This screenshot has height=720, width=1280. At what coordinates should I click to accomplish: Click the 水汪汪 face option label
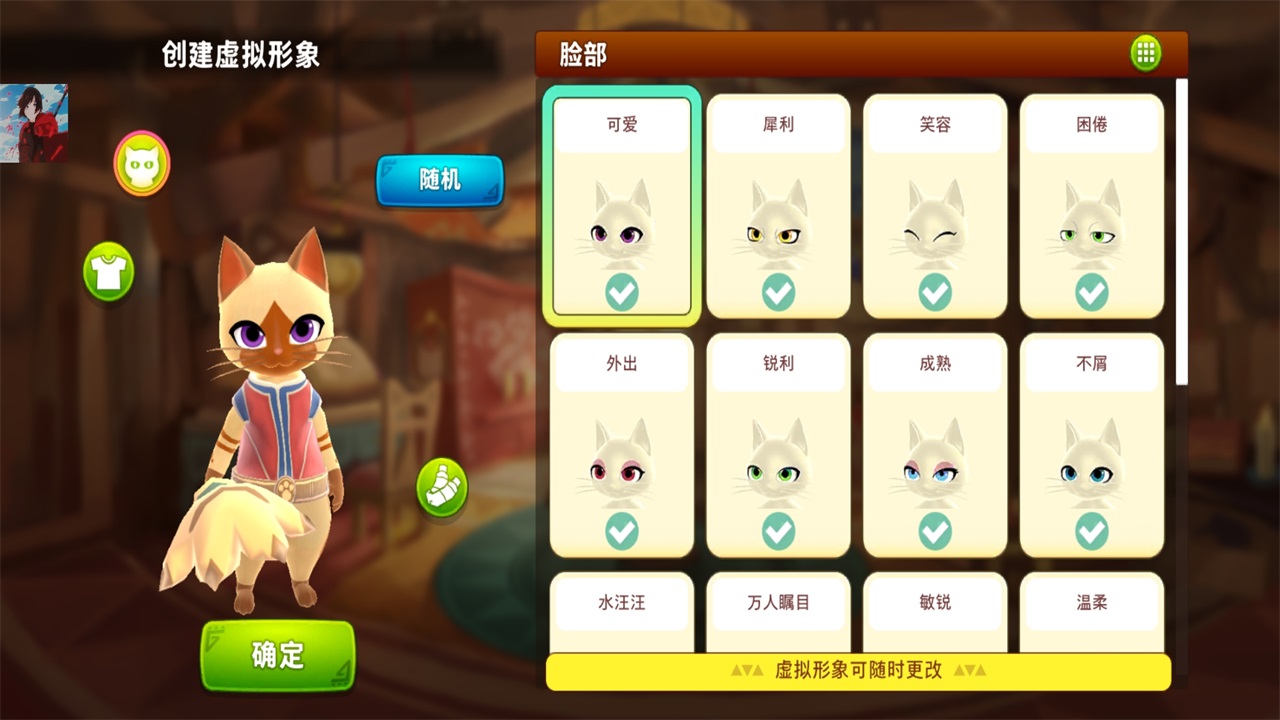[x=621, y=602]
